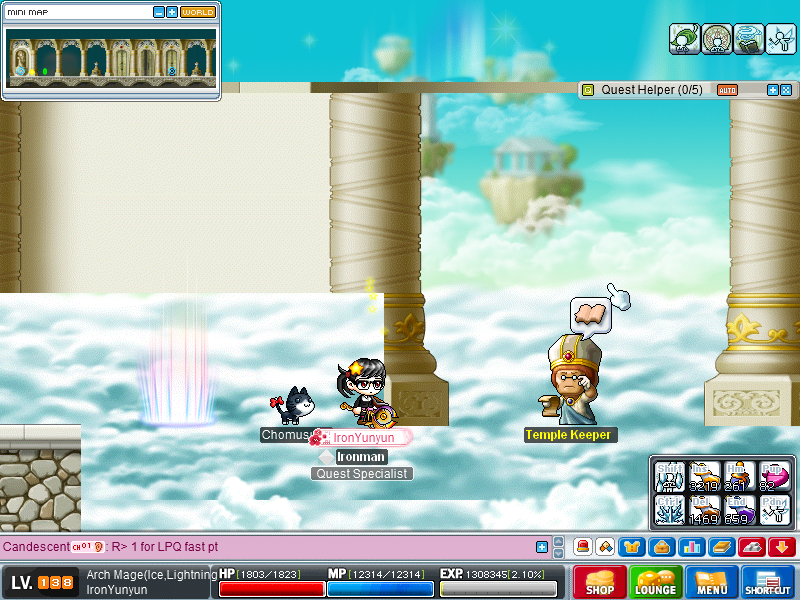
Task: Click the red siren report icon
Action: 582,547
